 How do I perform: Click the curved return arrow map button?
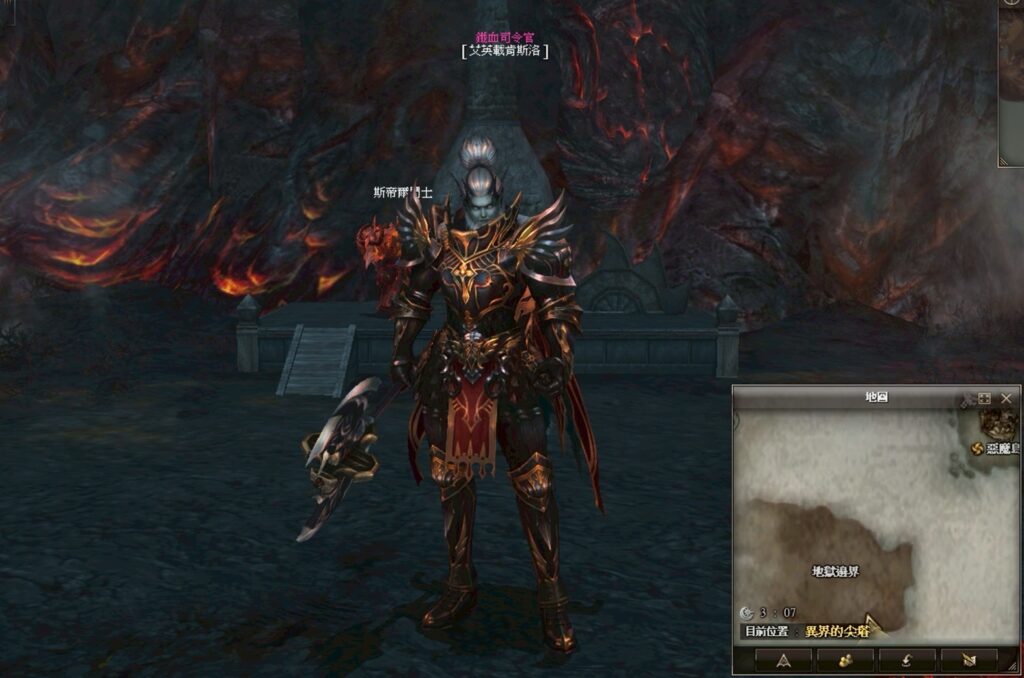tap(907, 660)
